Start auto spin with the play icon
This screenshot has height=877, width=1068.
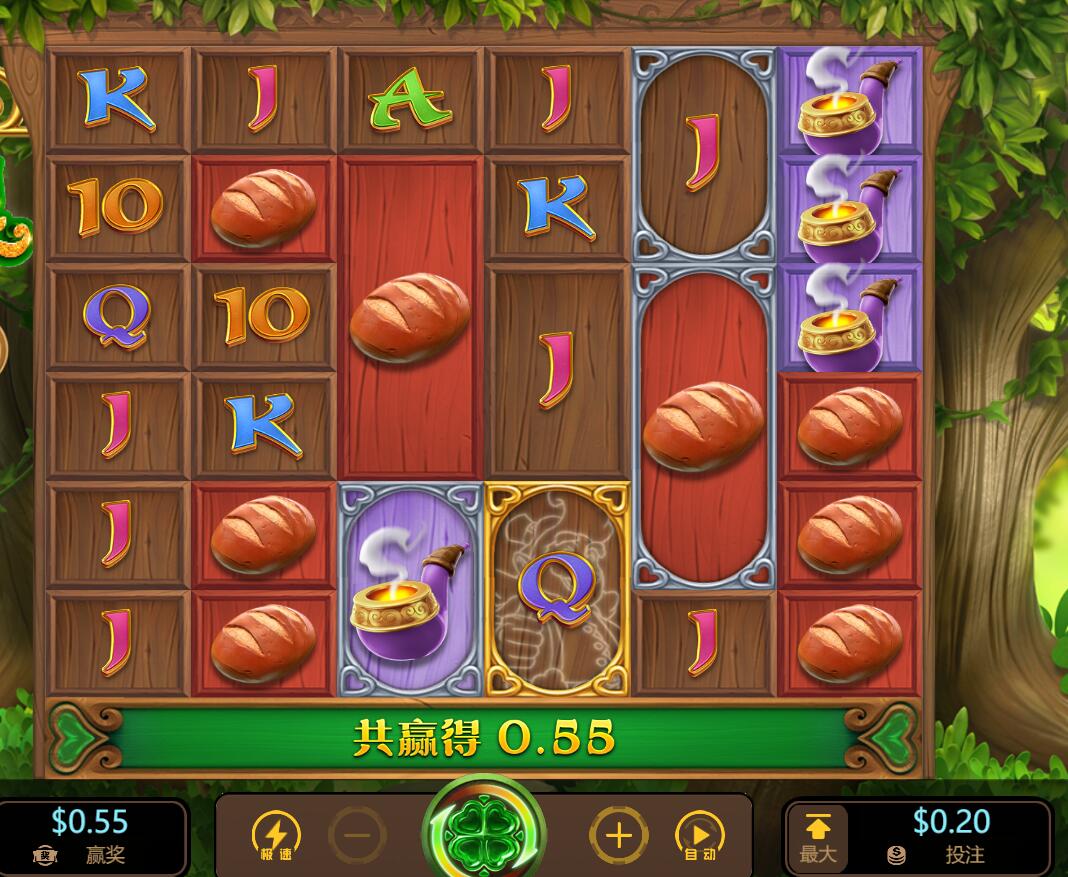coord(700,835)
